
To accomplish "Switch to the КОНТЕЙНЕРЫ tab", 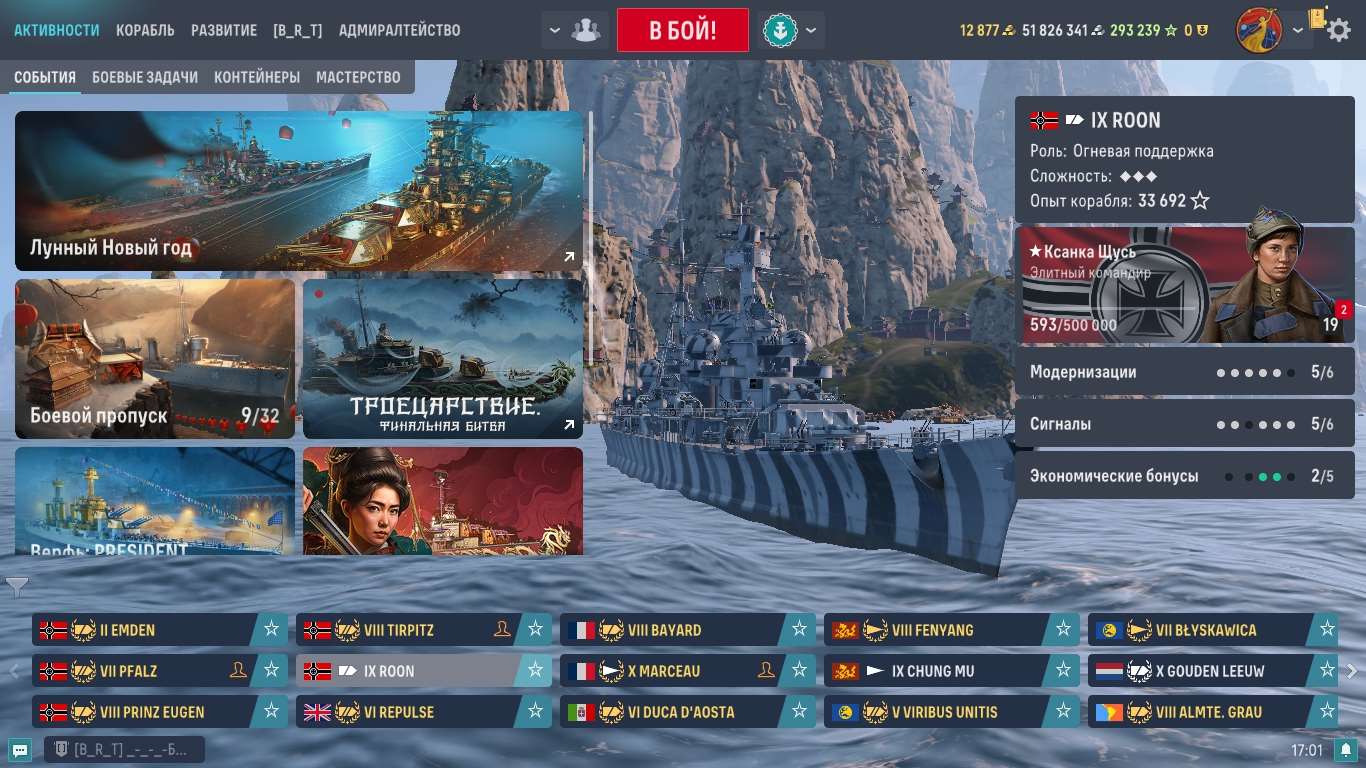I will (x=258, y=76).
